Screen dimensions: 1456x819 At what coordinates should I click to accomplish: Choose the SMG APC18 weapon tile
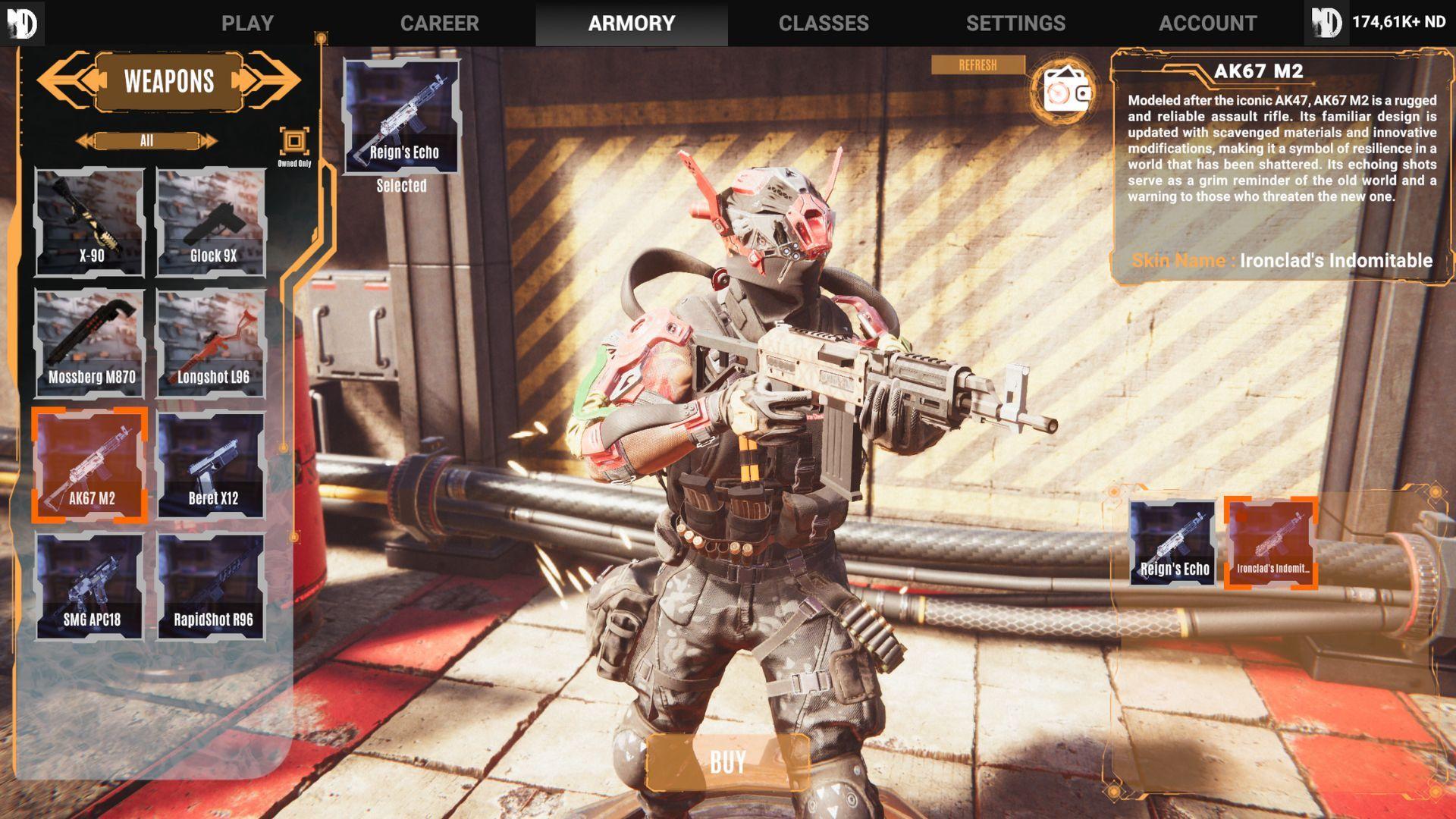(x=90, y=587)
